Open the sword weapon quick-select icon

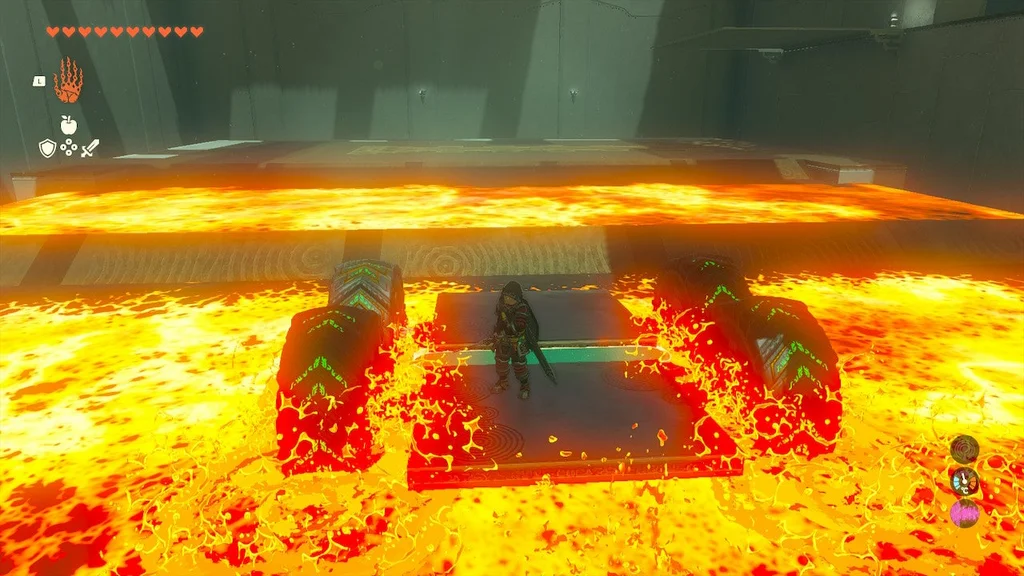coord(90,148)
